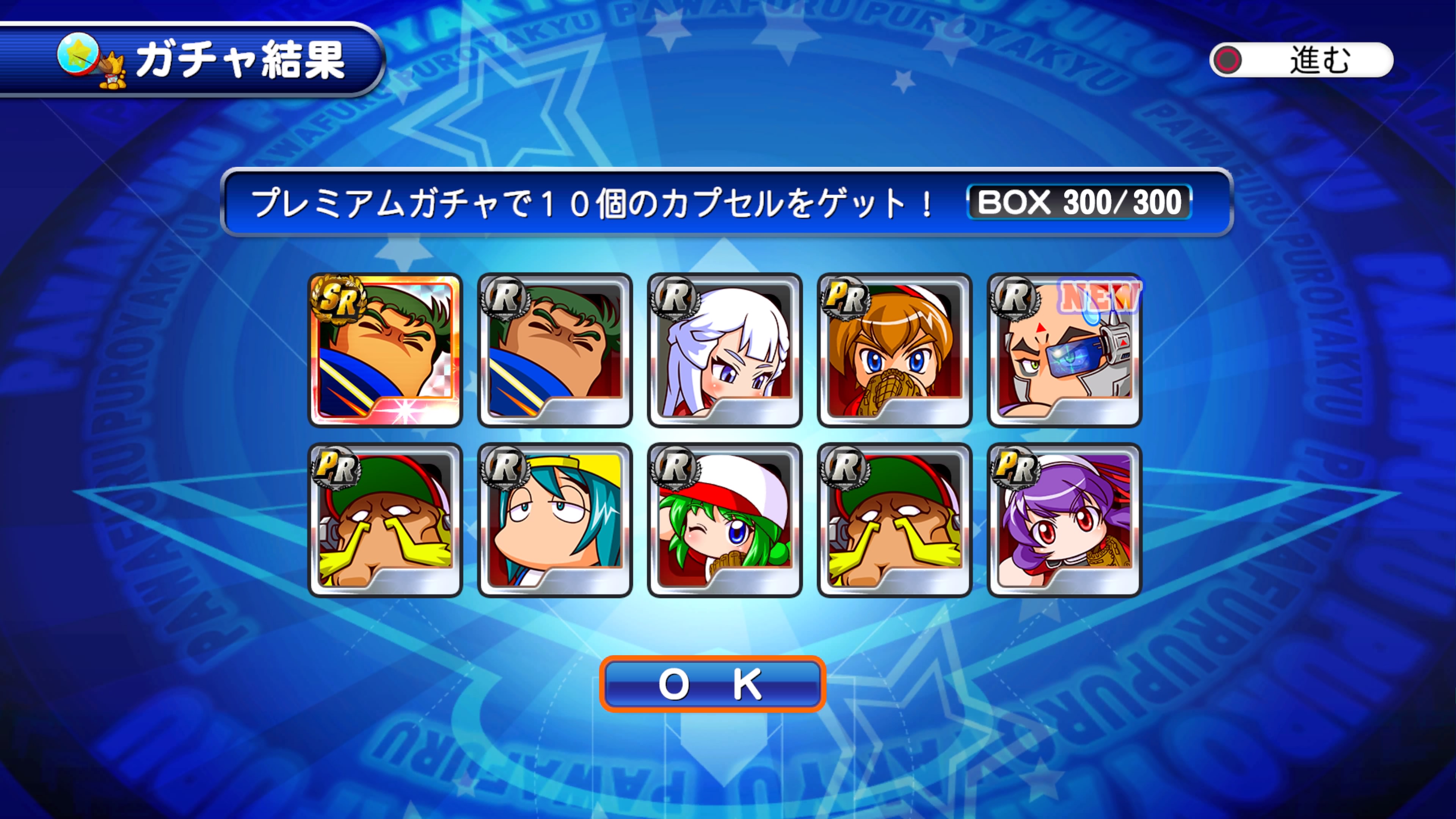The image size is (1456, 819).
Task: Select the PR purple-haired girl card
Action: (1064, 520)
